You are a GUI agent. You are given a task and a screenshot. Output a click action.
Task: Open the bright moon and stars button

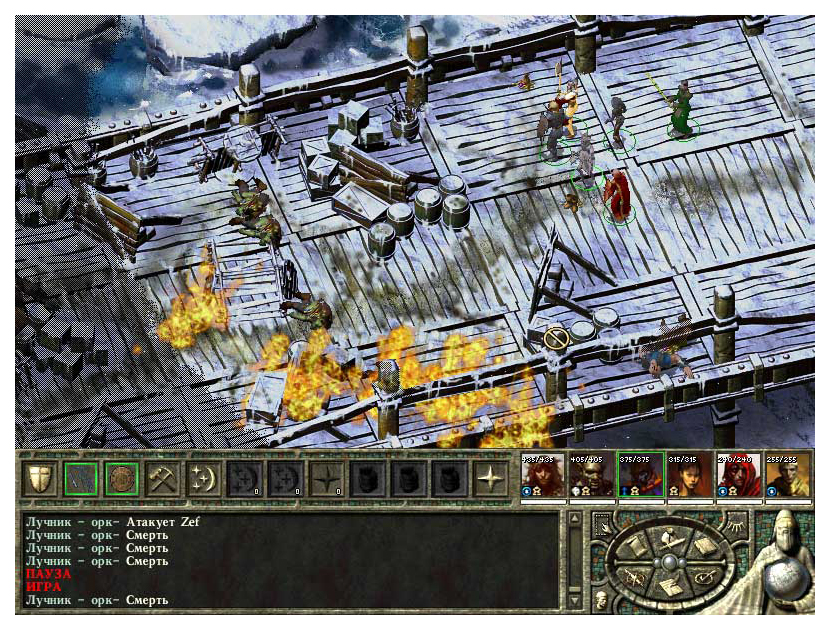pyautogui.click(x=201, y=478)
